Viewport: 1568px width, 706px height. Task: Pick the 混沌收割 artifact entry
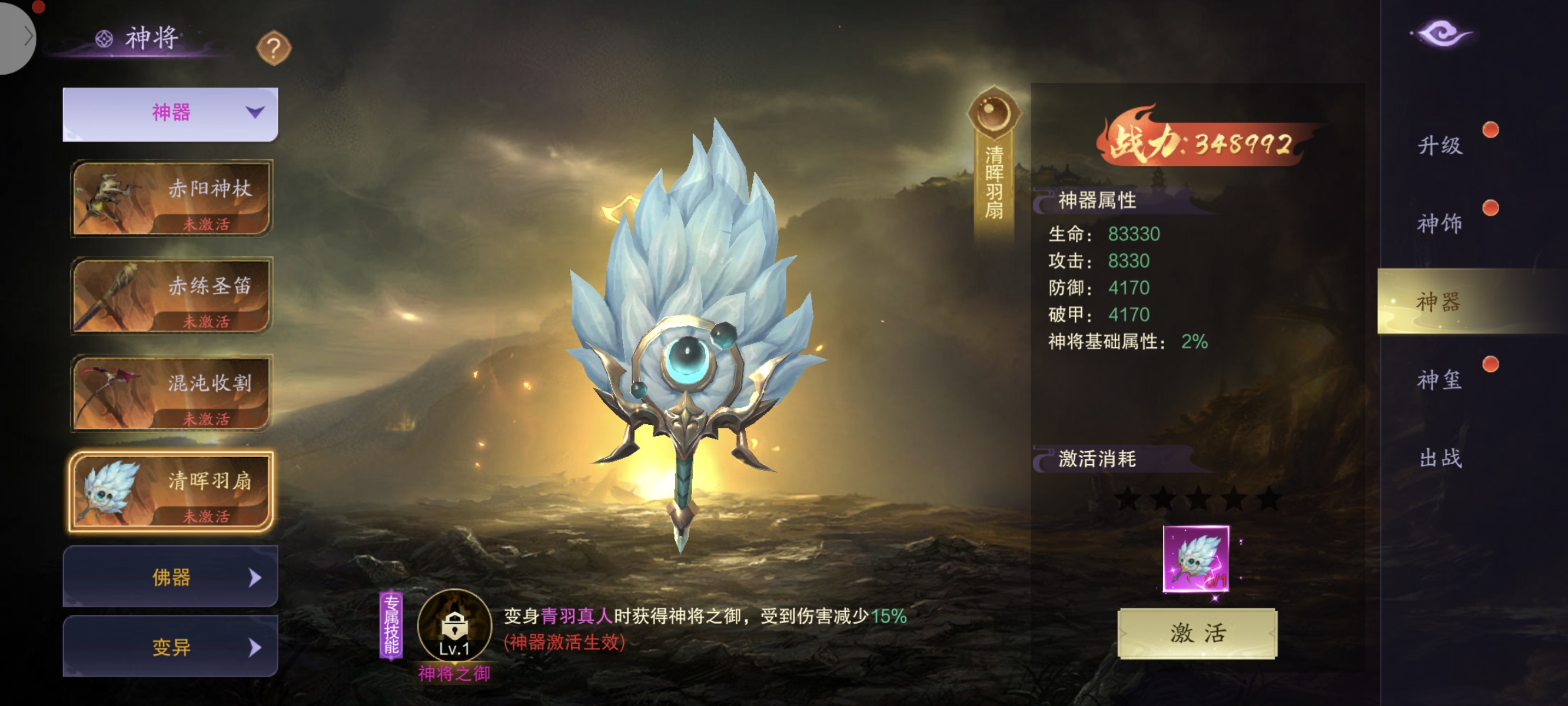click(171, 393)
